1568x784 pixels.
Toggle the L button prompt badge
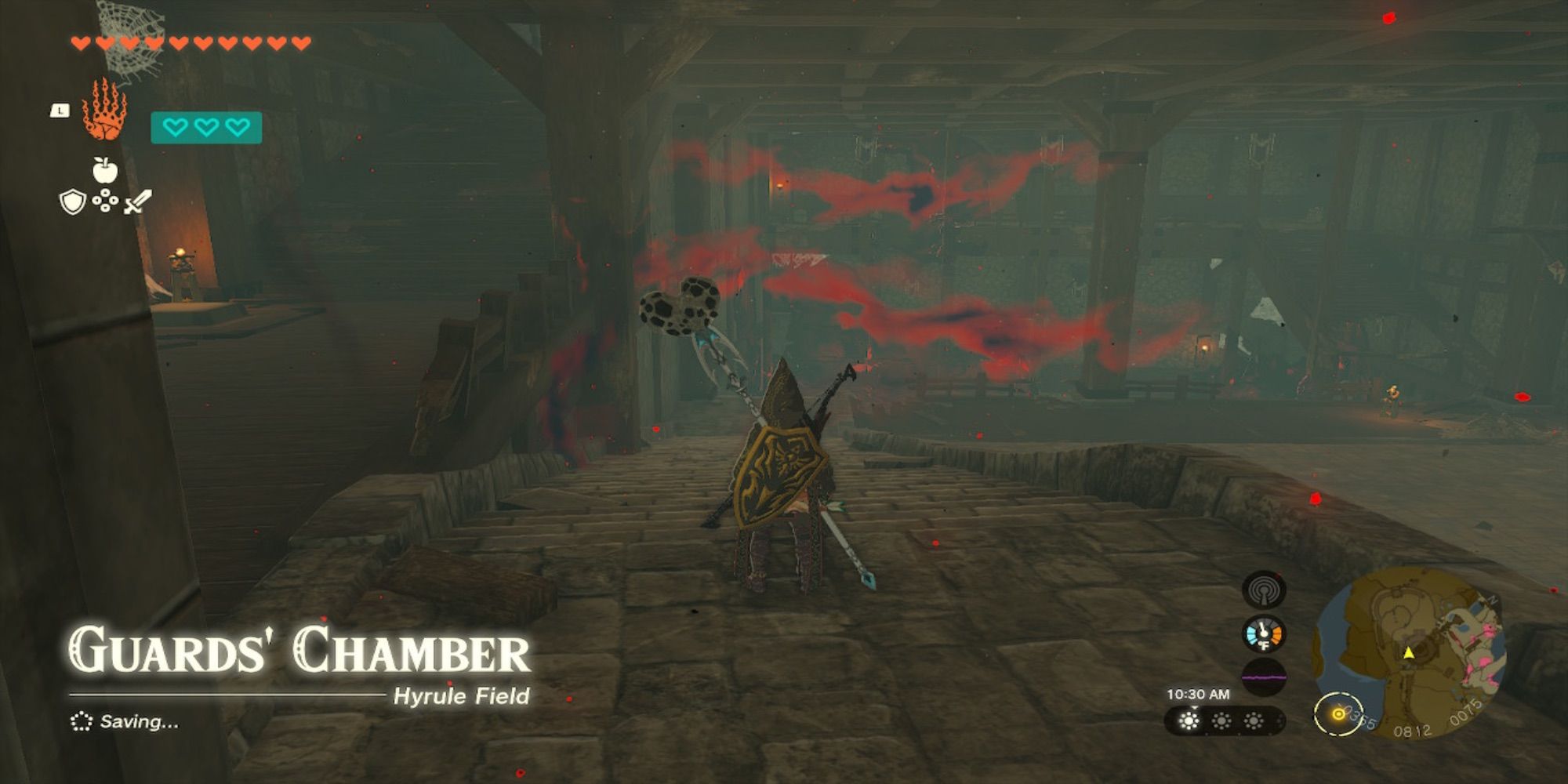point(60,111)
